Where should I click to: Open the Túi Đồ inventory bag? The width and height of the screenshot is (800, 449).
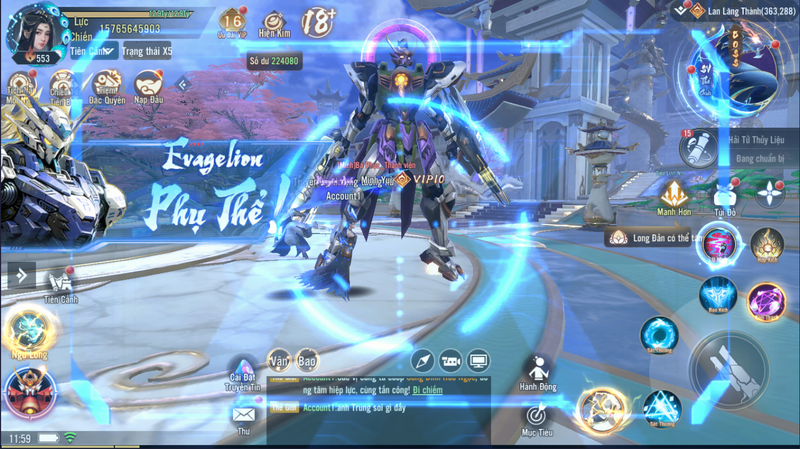[x=724, y=195]
